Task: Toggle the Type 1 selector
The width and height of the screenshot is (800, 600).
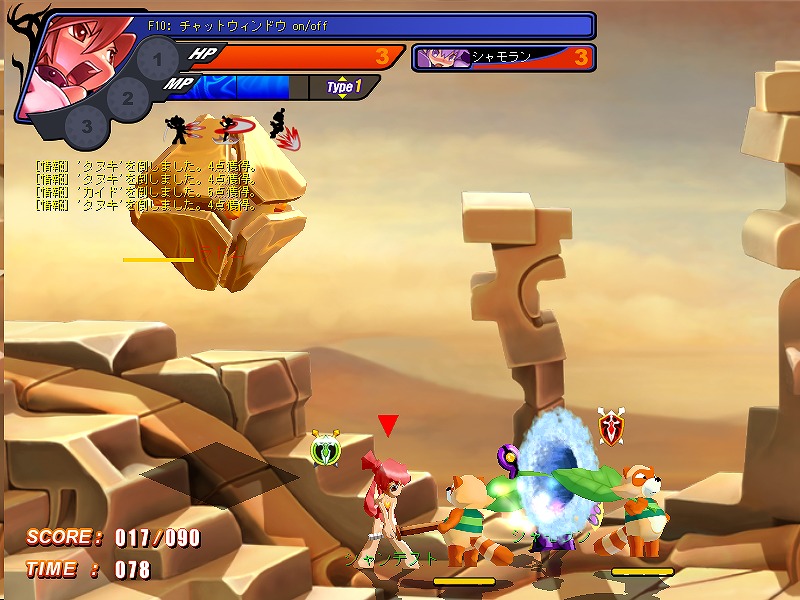Action: click(343, 87)
